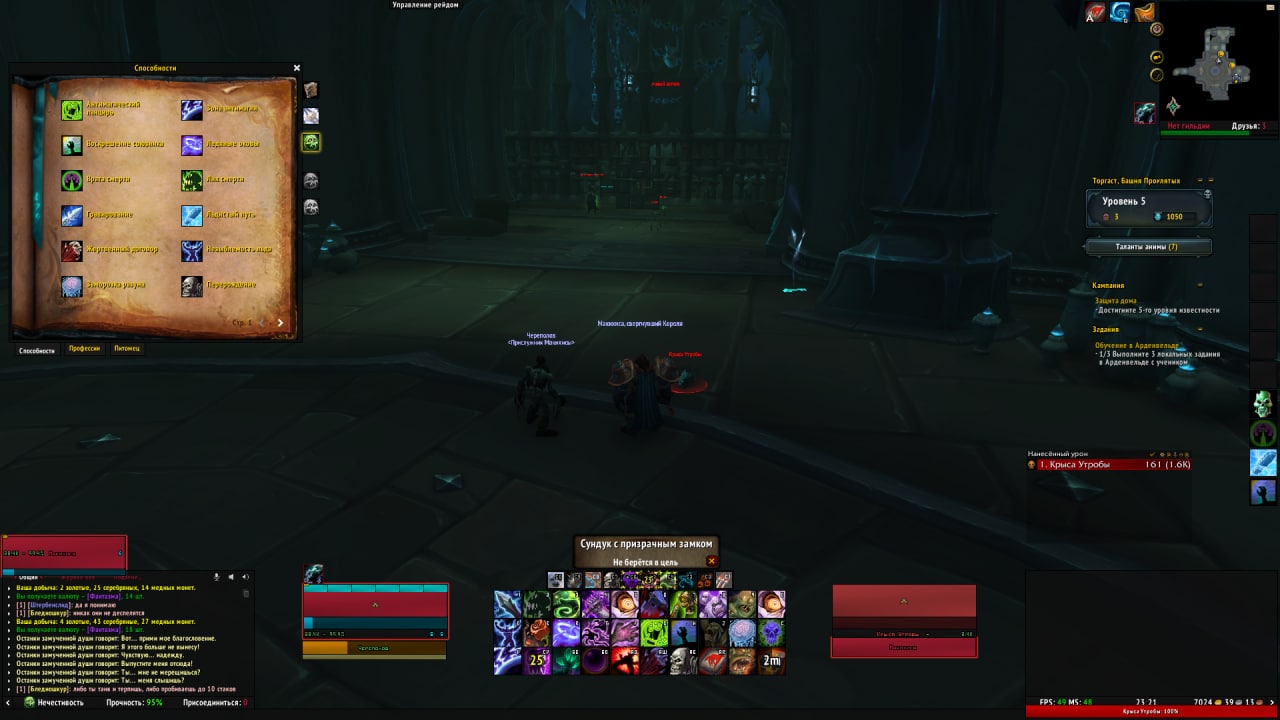
Task: Close the Способности spellbook window
Action: [297, 68]
